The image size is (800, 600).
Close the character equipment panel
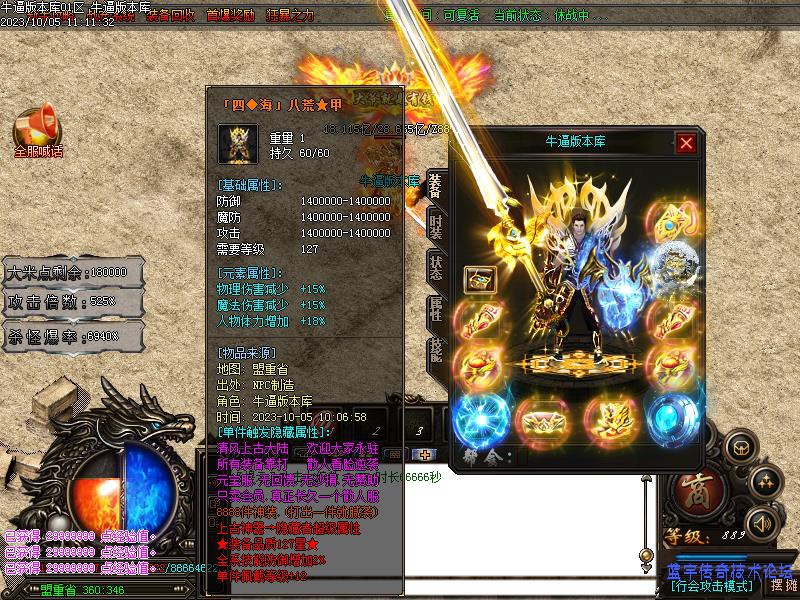coord(686,143)
